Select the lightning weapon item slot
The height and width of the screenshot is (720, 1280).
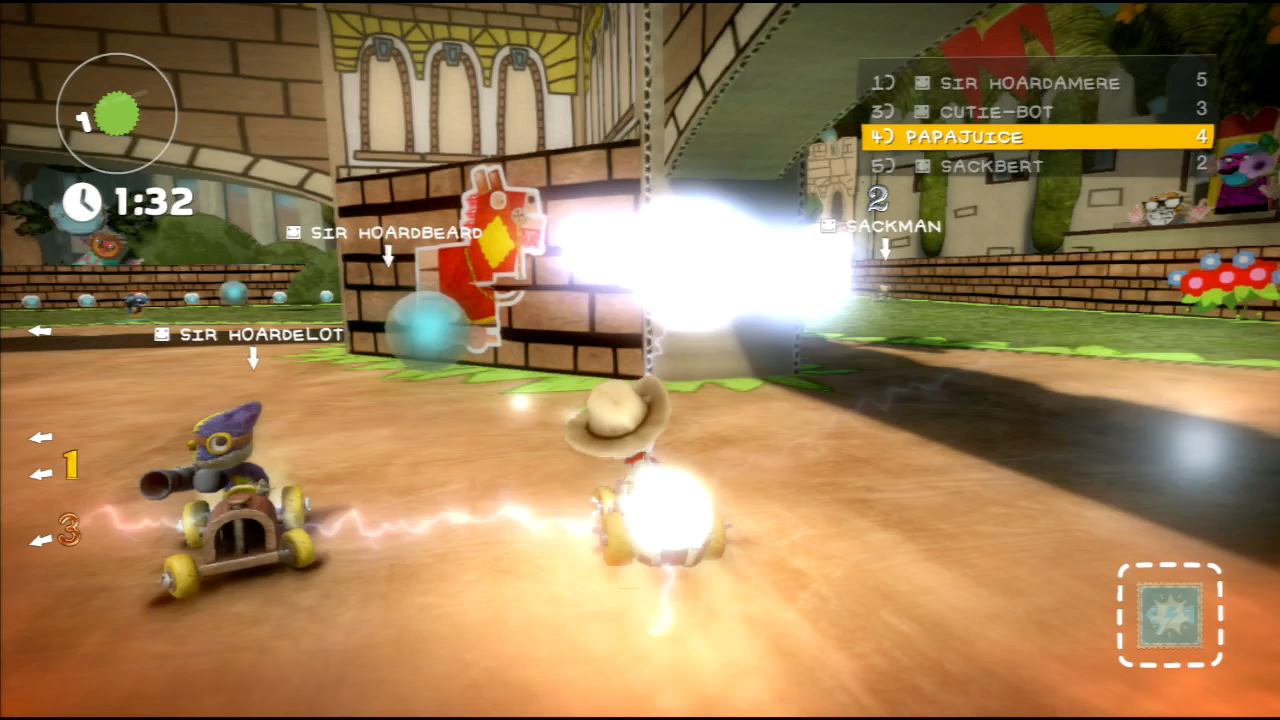[x=1169, y=615]
